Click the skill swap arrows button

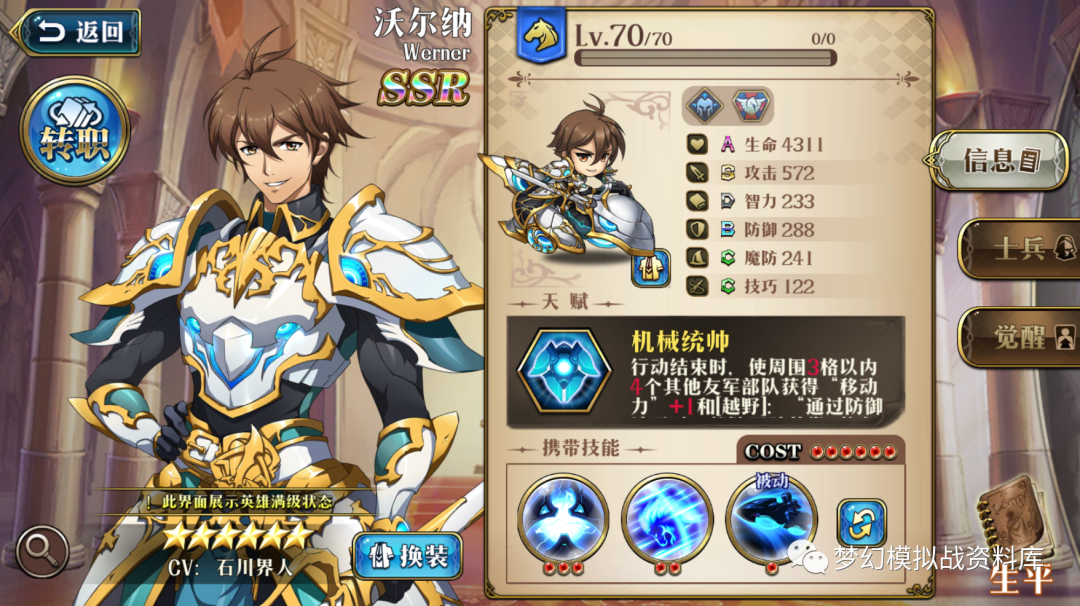coord(861,524)
